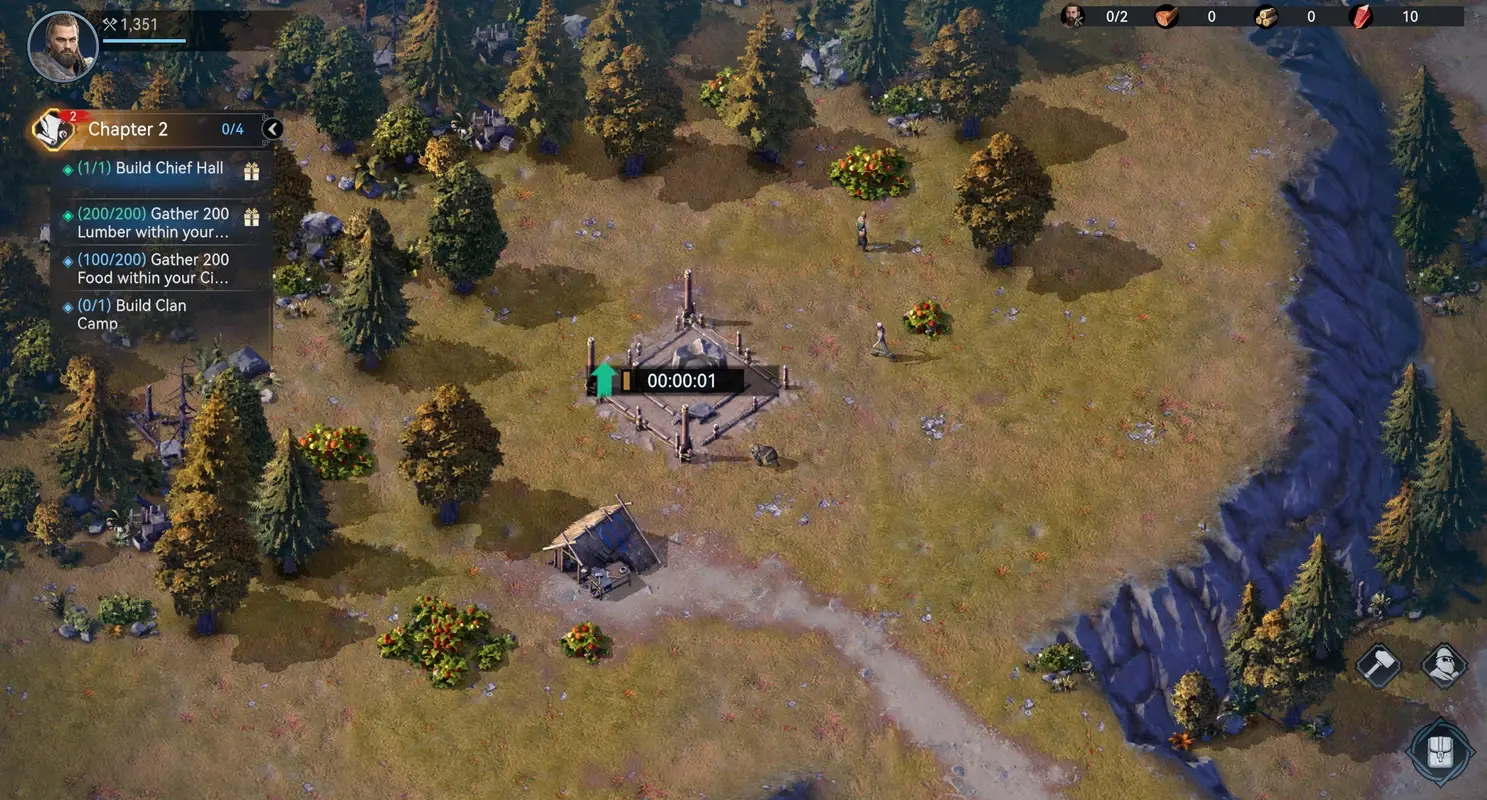The width and height of the screenshot is (1487, 800).
Task: Collapse the Chapter 2 quest panel
Action: point(270,128)
